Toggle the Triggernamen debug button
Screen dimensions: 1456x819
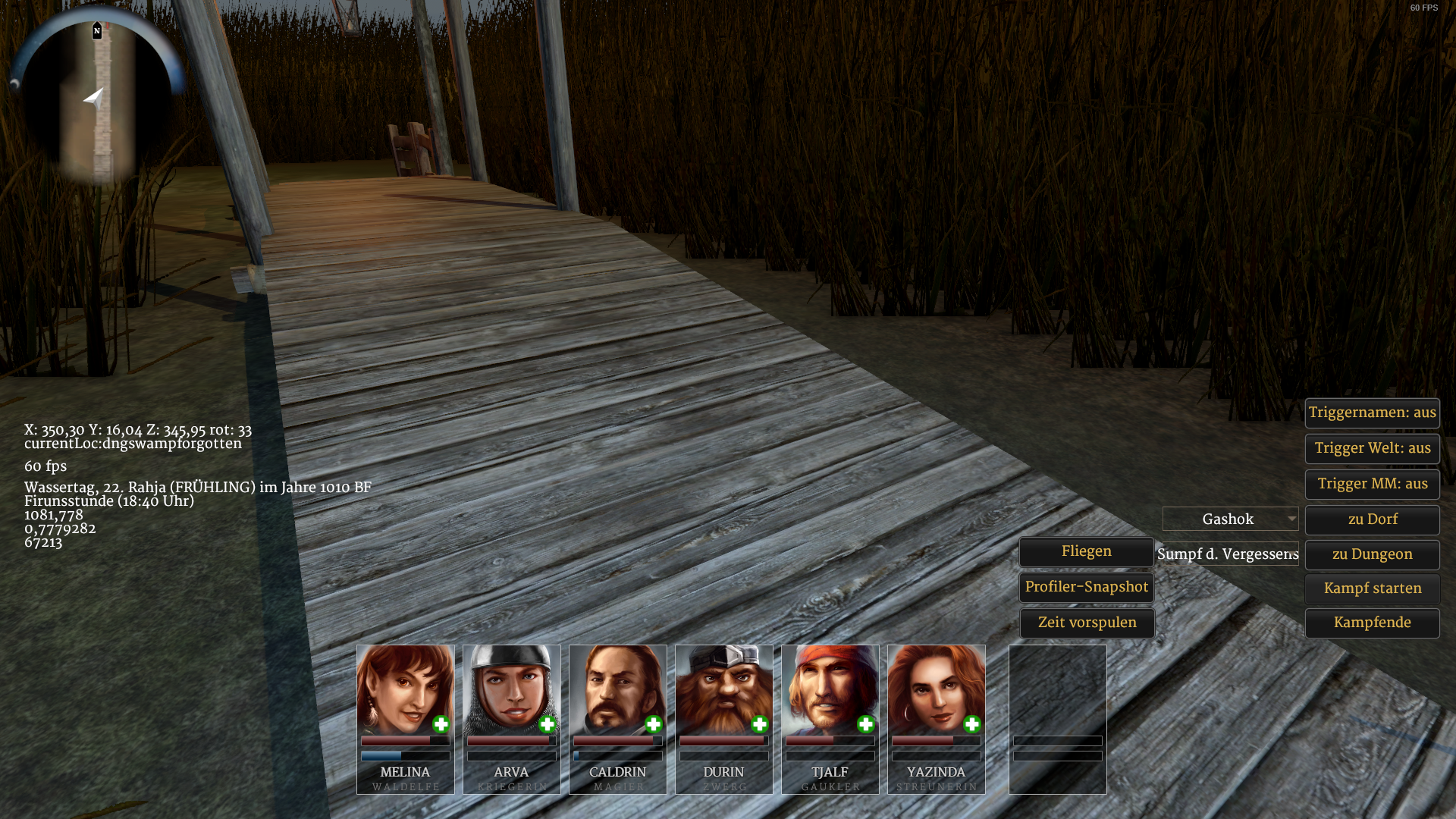tap(1372, 413)
